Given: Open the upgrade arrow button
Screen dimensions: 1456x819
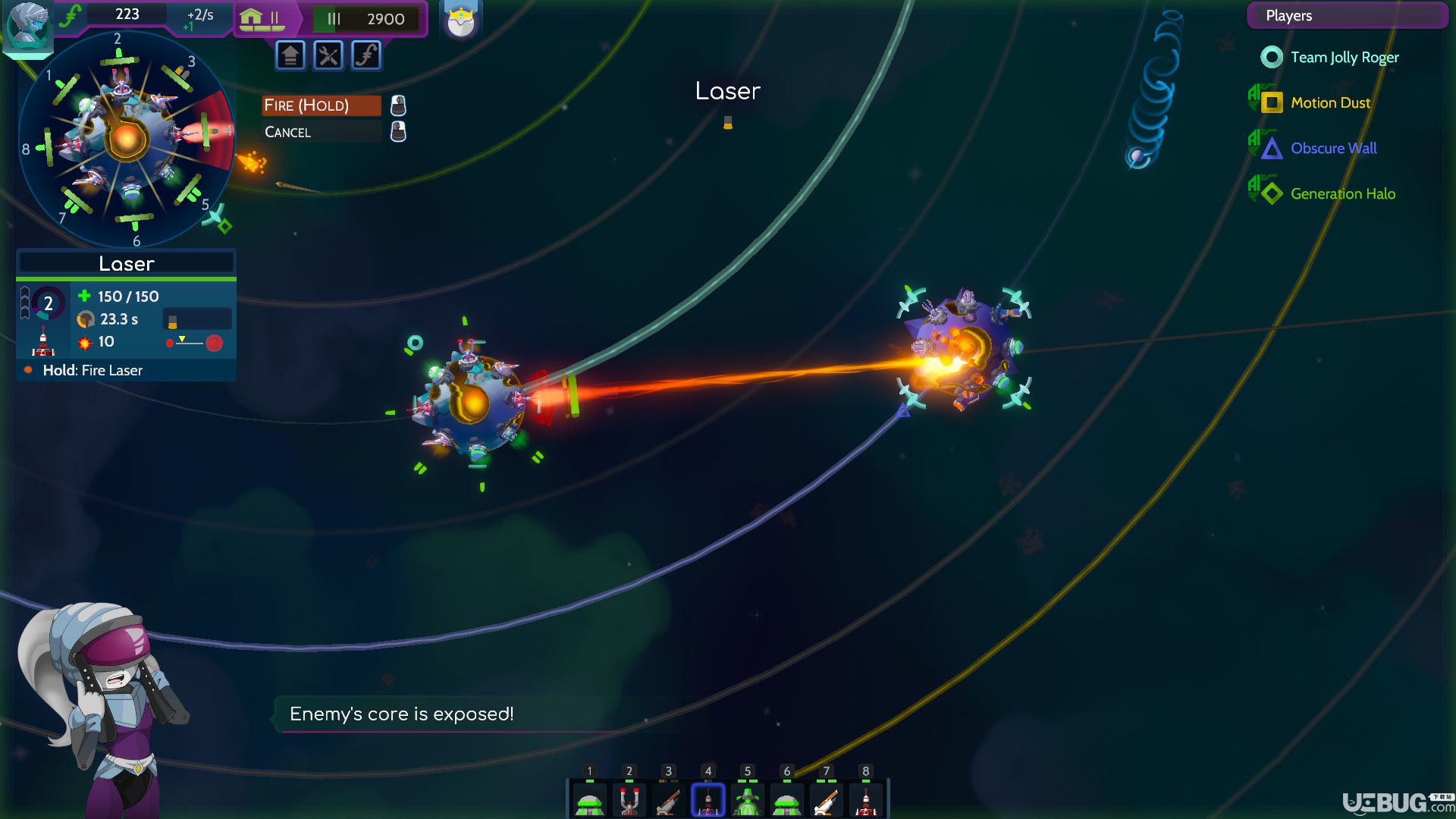Looking at the screenshot, I should point(290,55).
